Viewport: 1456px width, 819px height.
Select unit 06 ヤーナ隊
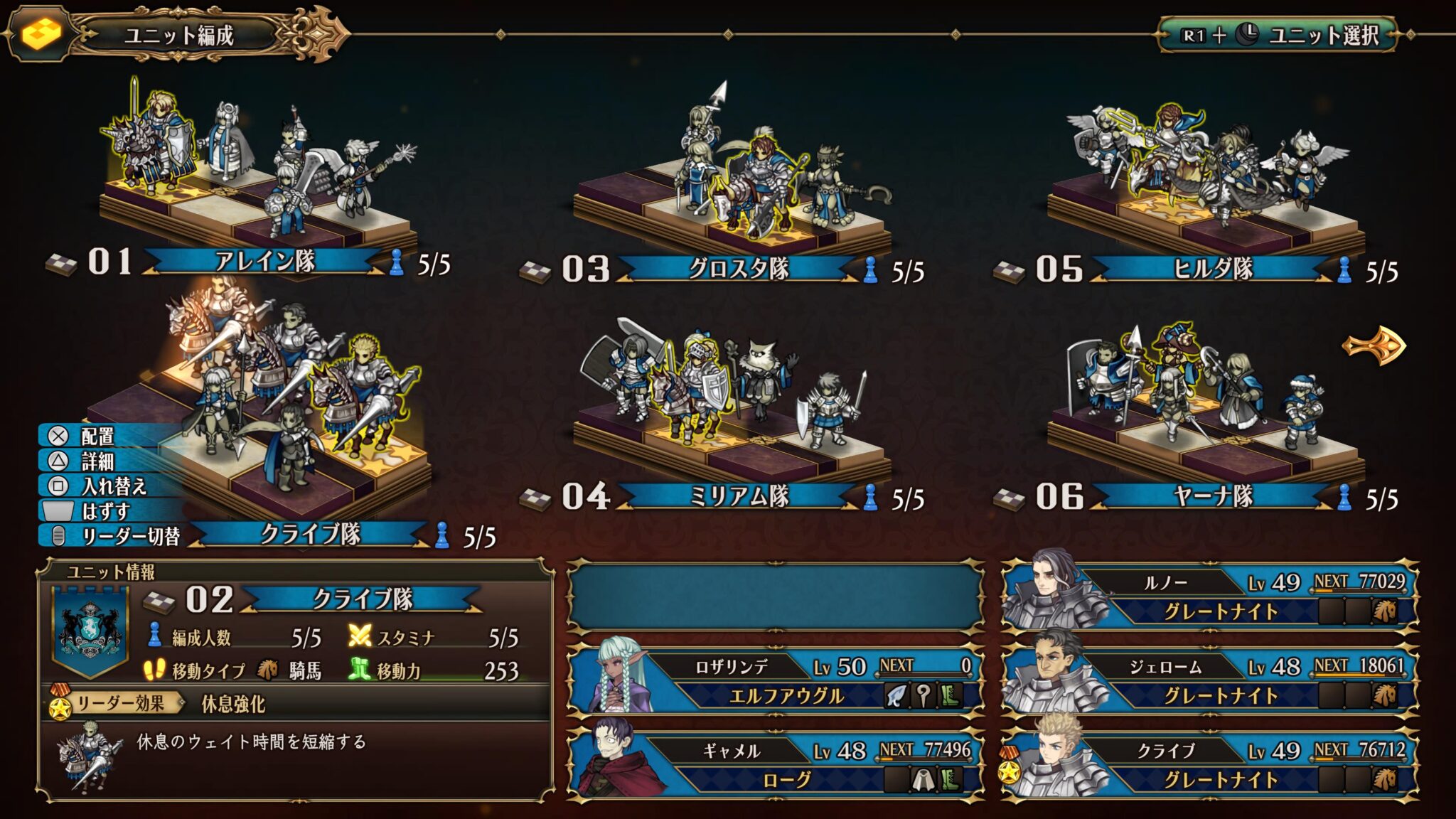1211,496
